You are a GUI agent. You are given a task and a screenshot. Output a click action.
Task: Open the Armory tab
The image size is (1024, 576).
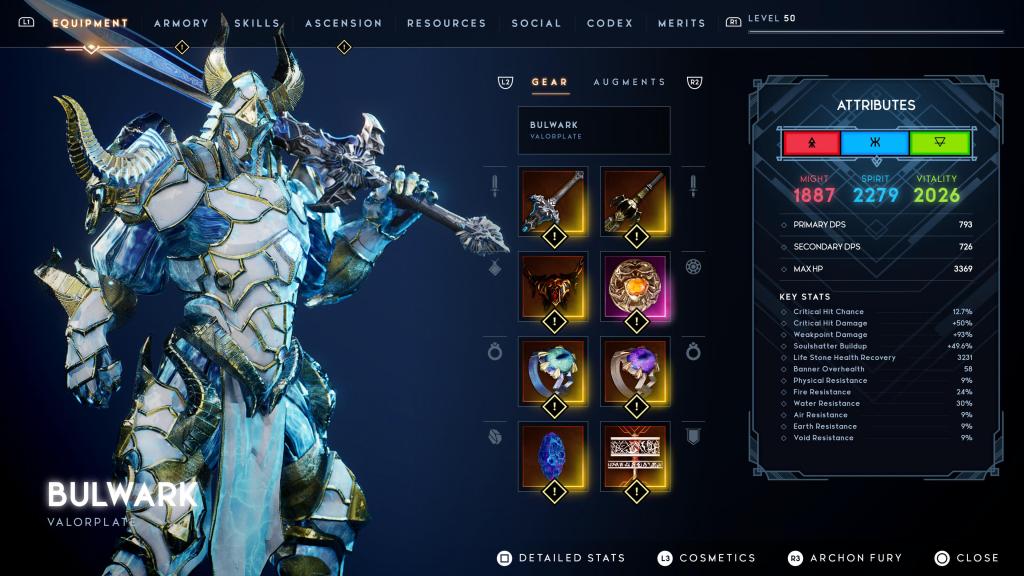coord(181,23)
